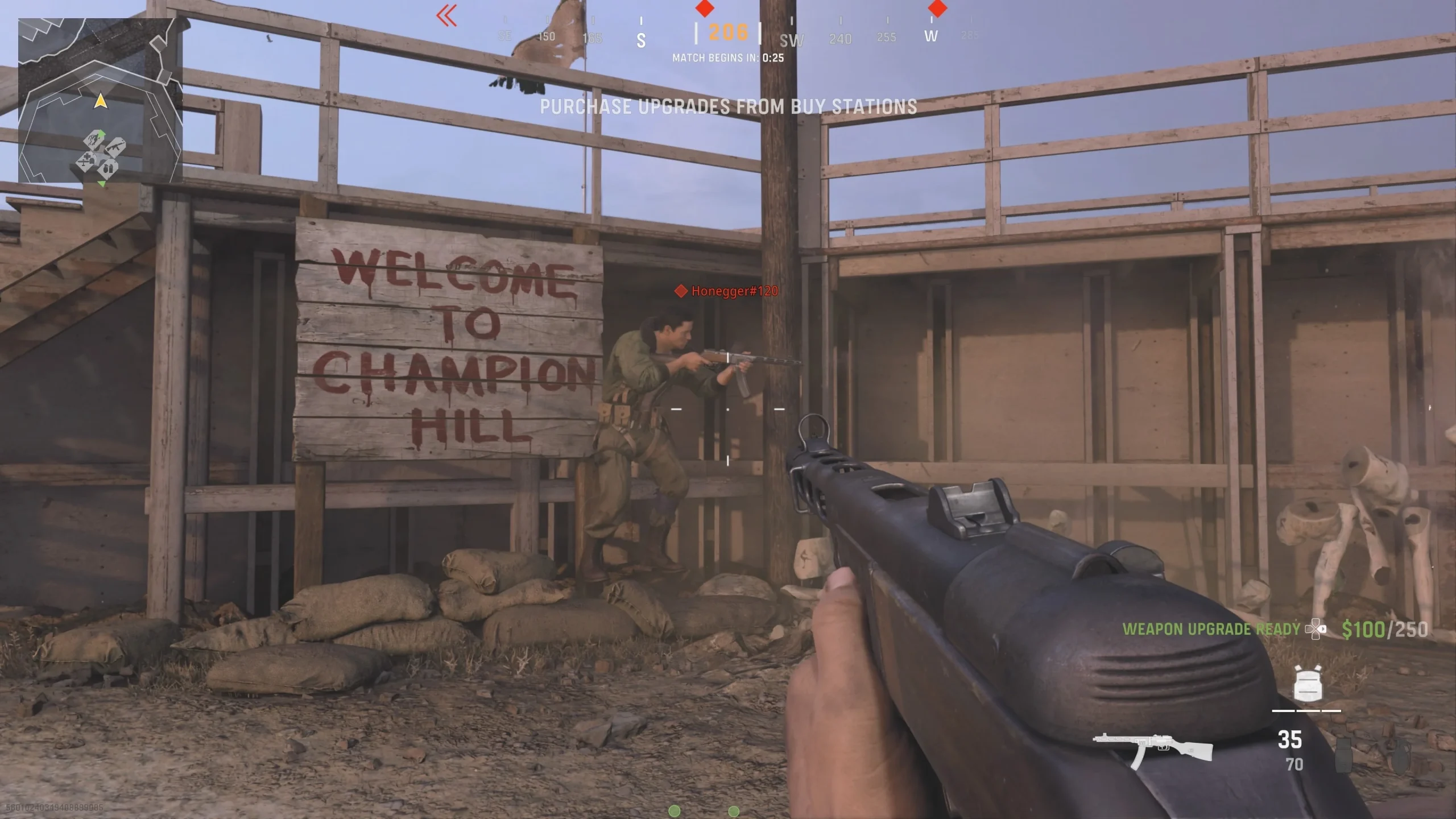Click the SW compass direction marker
The height and width of the screenshot is (819, 1456).
[x=791, y=40]
